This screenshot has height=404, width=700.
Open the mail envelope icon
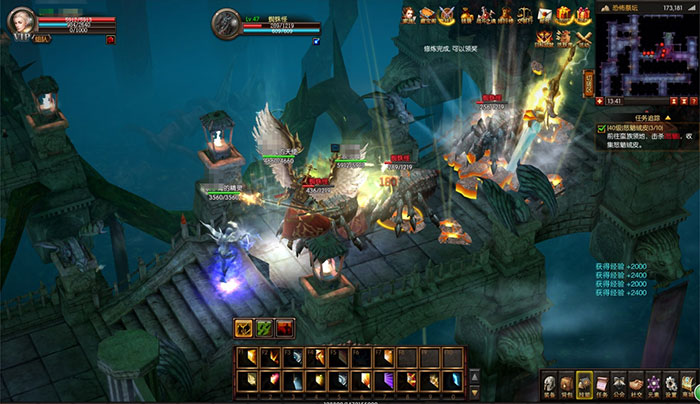tap(545, 14)
